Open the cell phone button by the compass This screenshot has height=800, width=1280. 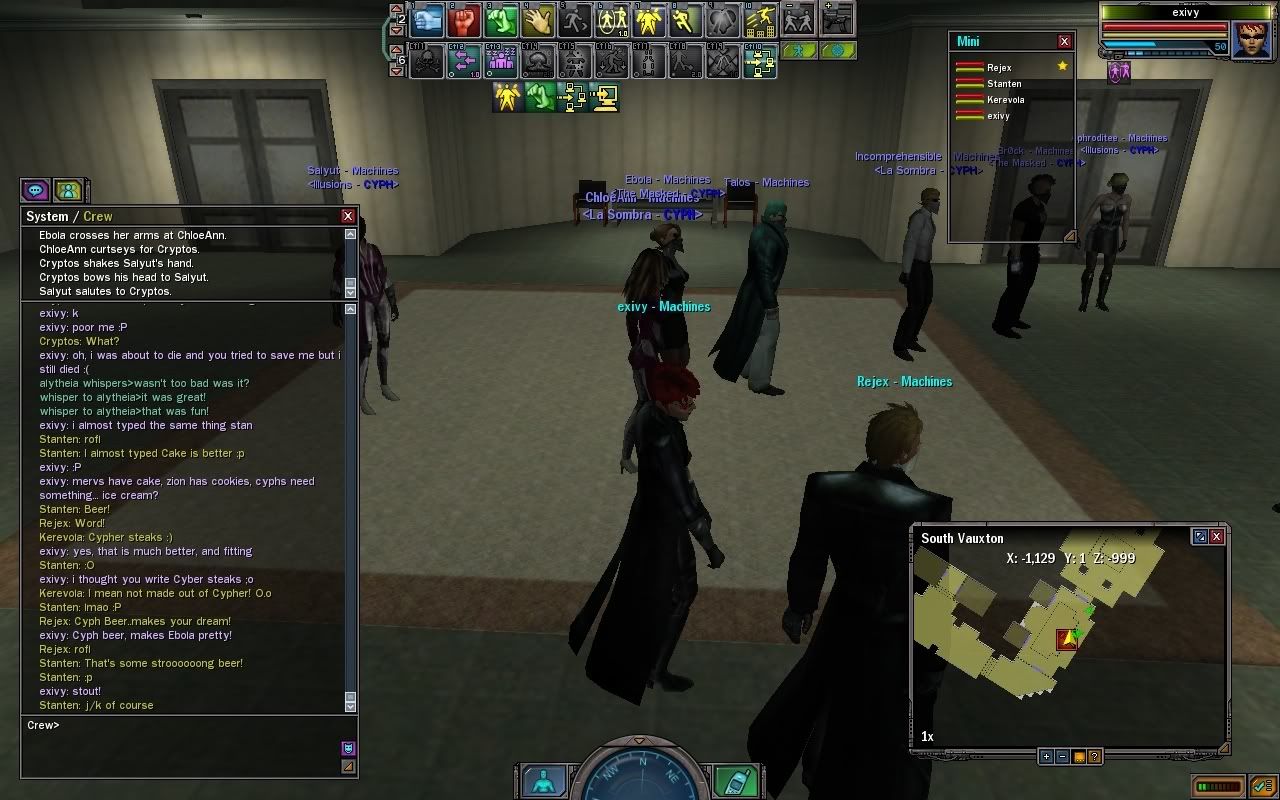click(x=736, y=780)
